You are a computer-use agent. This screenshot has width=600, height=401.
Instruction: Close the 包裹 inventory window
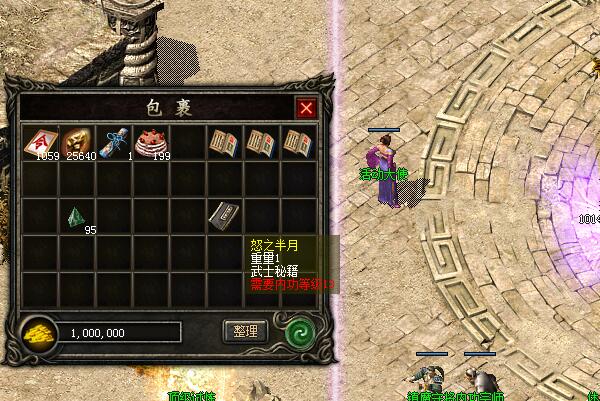click(306, 108)
